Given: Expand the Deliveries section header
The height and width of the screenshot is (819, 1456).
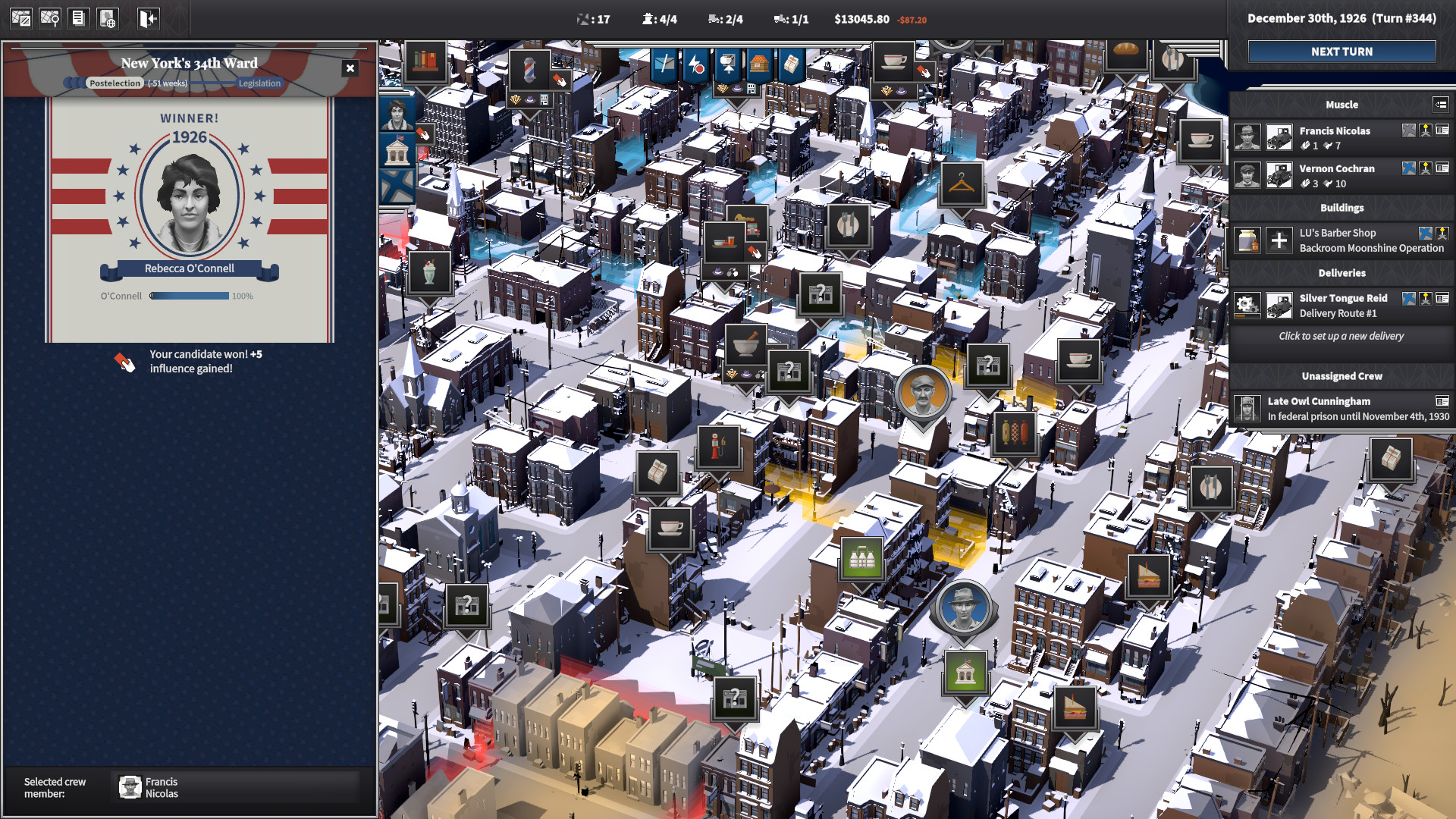Looking at the screenshot, I should point(1342,273).
